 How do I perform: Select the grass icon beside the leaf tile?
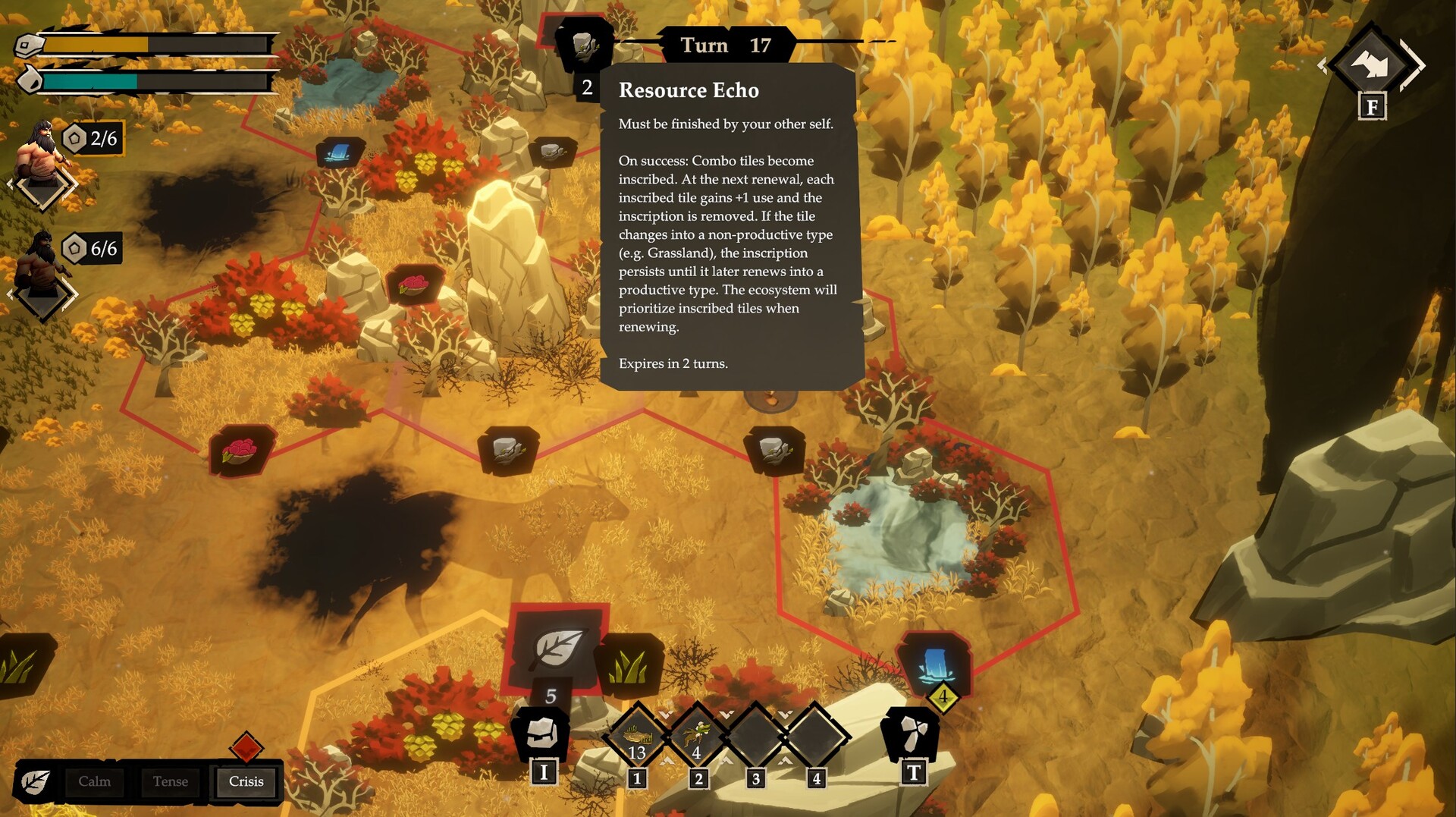tap(629, 665)
